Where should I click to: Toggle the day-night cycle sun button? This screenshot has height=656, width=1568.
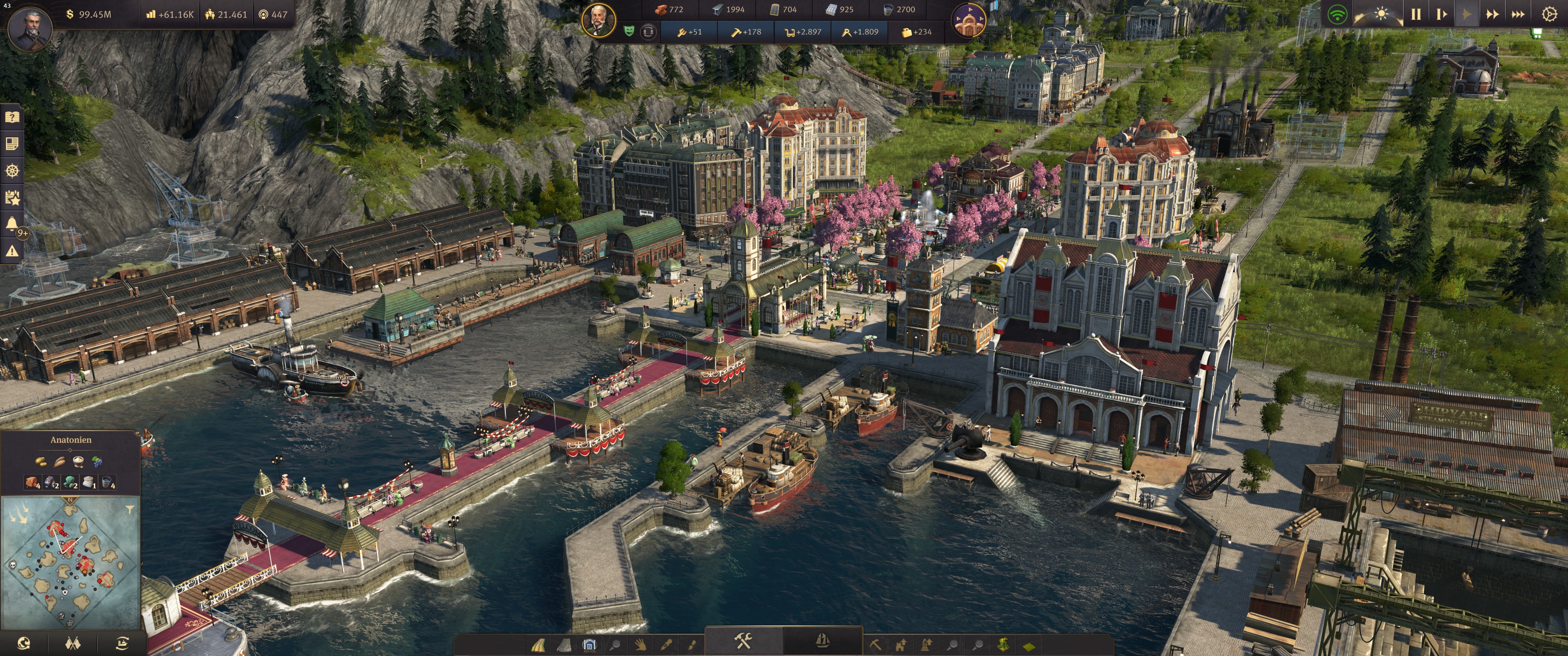pyautogui.click(x=1381, y=13)
